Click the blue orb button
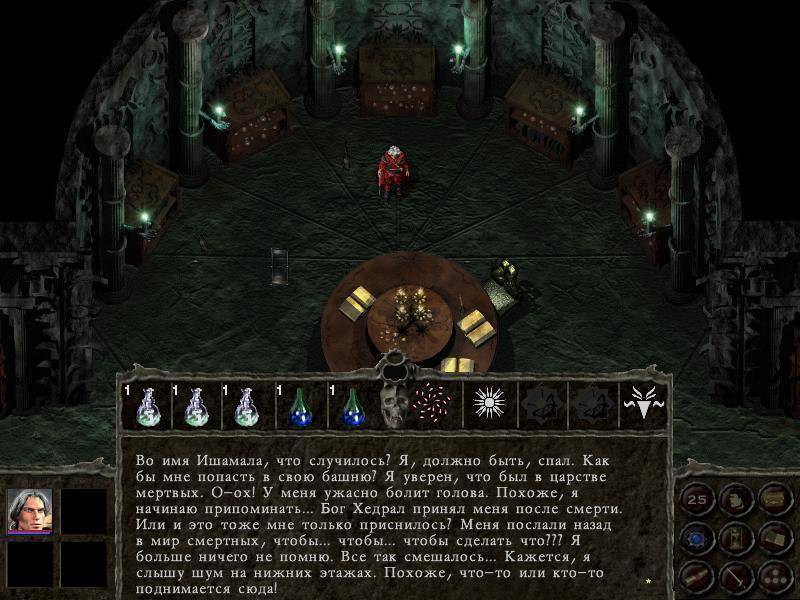Screen dimensions: 800x600 click(x=697, y=537)
